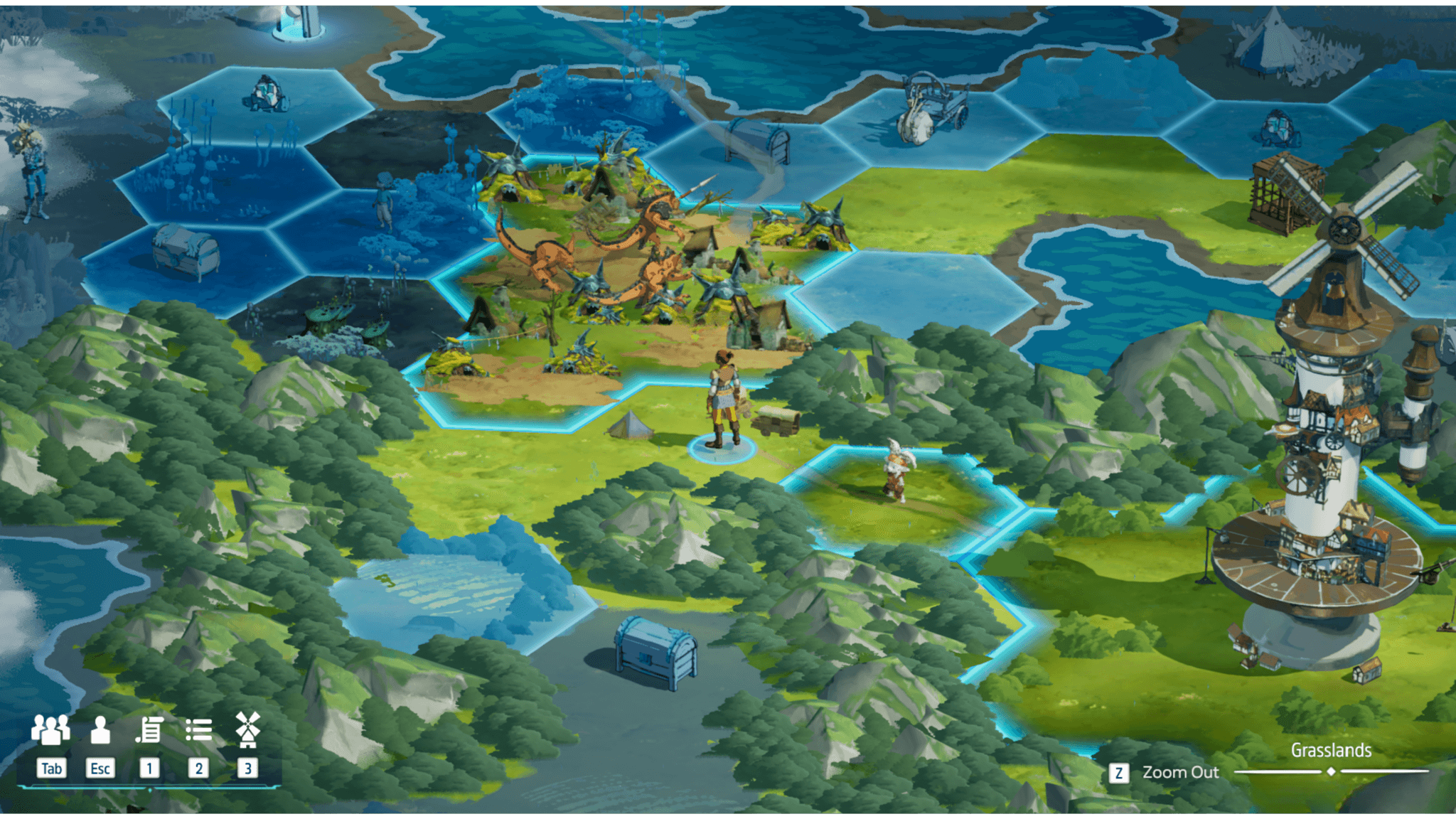This screenshot has width=1456, height=819.
Task: Open the quest scroll icon
Action: [149, 730]
